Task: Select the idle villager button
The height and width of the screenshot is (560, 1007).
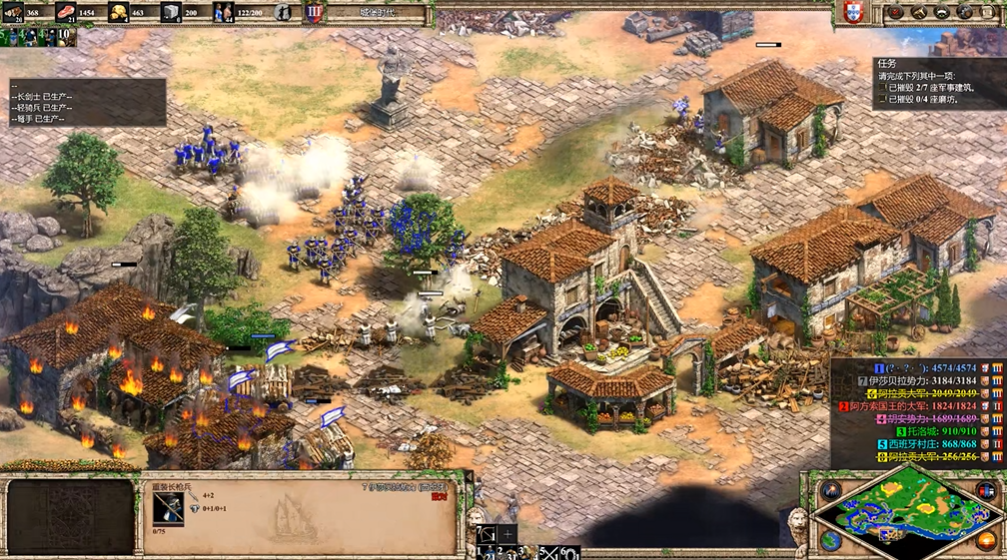Action: (285, 13)
